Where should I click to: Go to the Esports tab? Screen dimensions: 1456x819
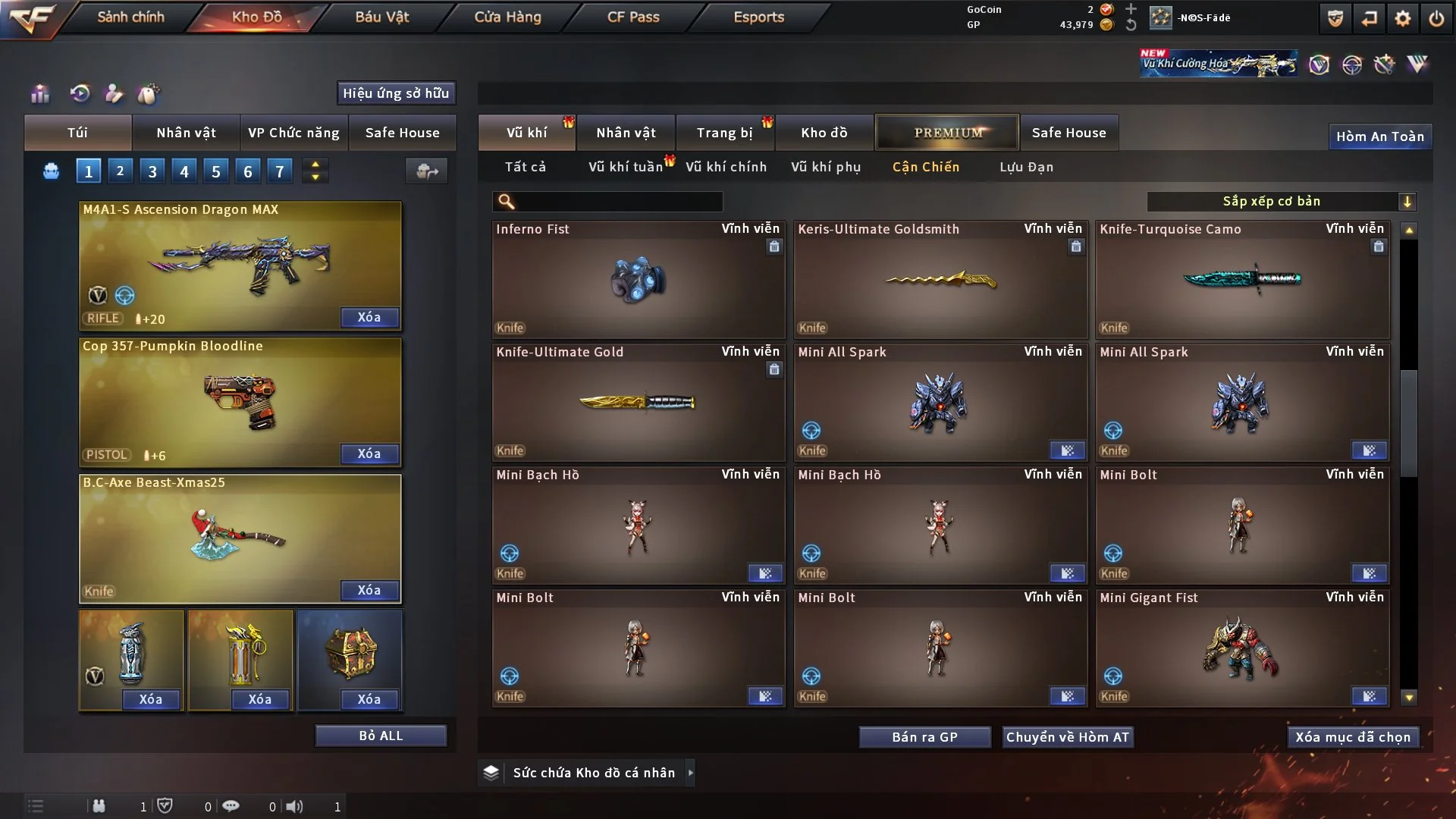(x=758, y=17)
